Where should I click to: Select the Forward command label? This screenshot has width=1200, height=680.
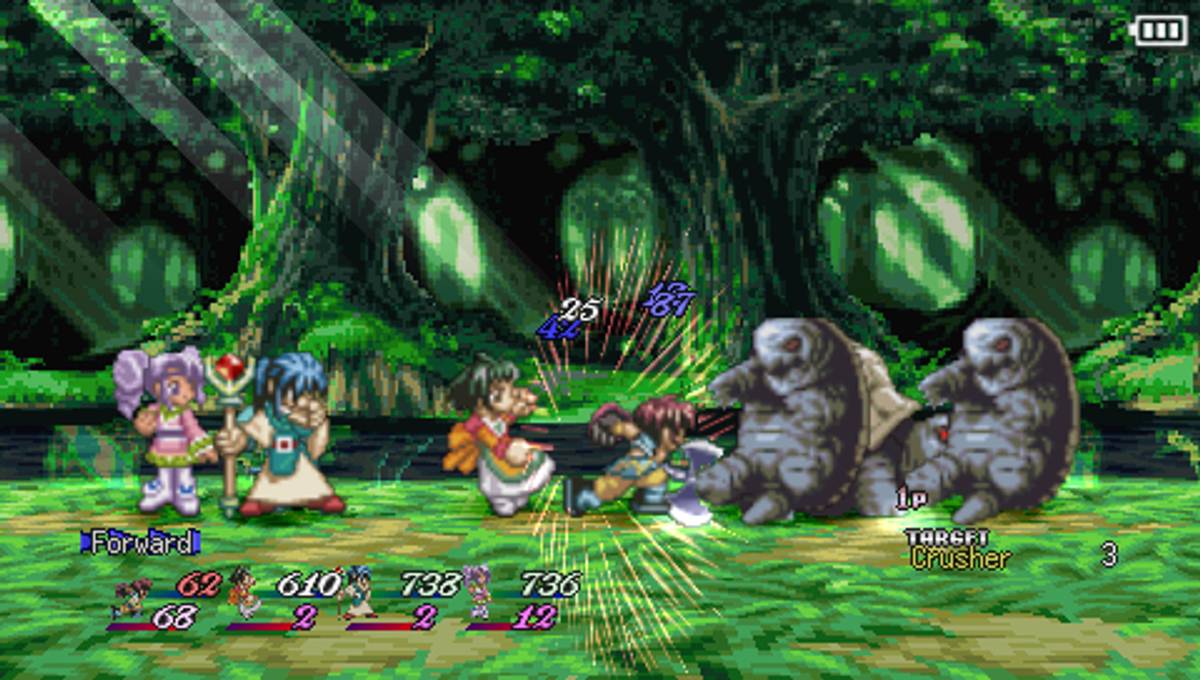point(140,543)
